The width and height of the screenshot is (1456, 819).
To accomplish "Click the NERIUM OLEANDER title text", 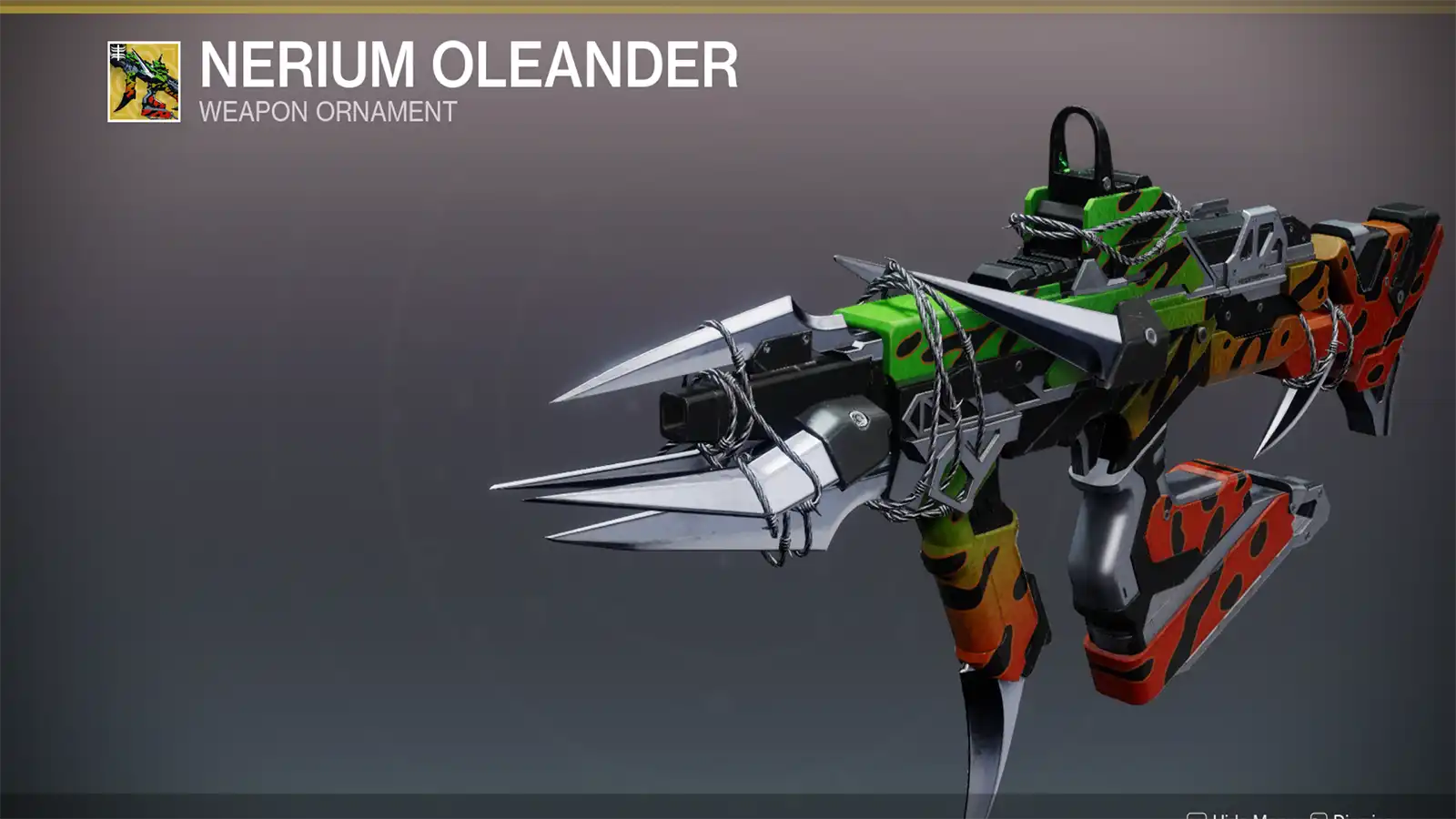I will click(464, 64).
